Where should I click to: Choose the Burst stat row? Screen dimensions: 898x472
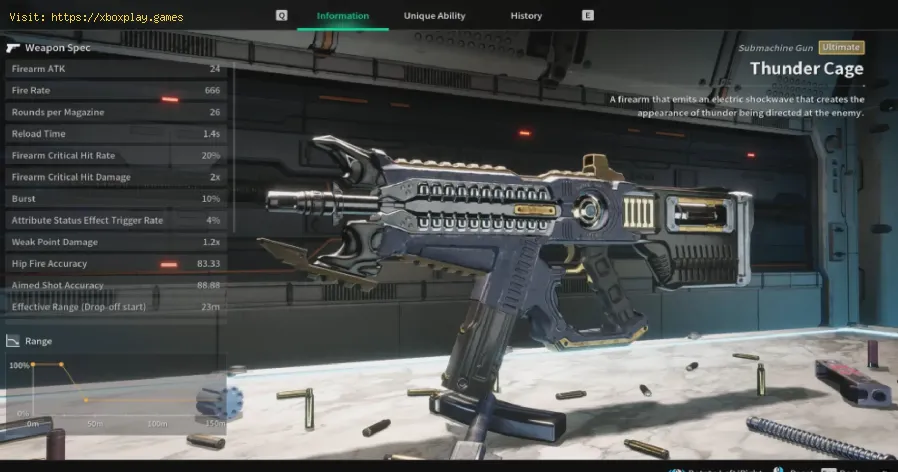click(x=115, y=199)
